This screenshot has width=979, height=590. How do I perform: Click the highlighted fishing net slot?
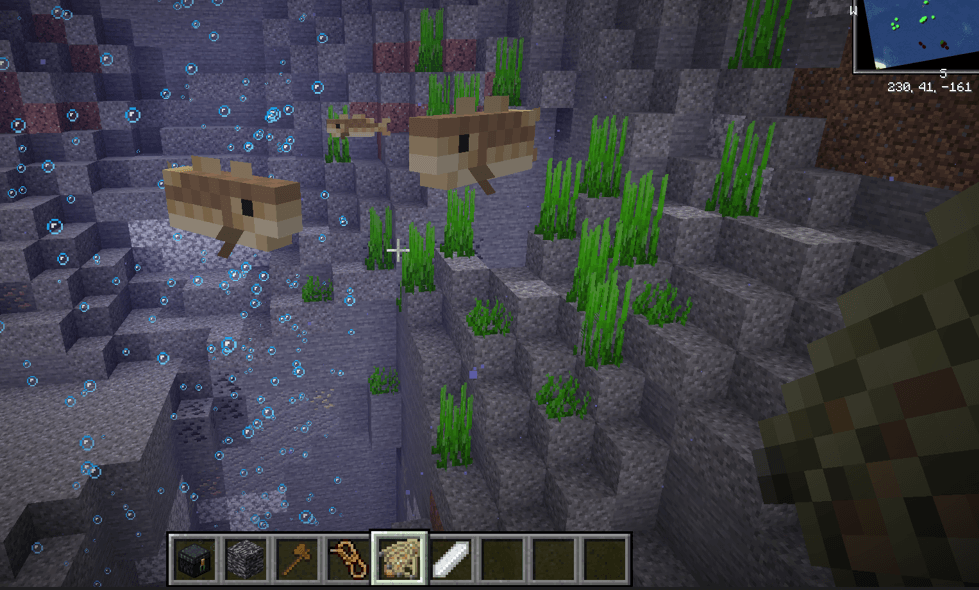coord(399,558)
